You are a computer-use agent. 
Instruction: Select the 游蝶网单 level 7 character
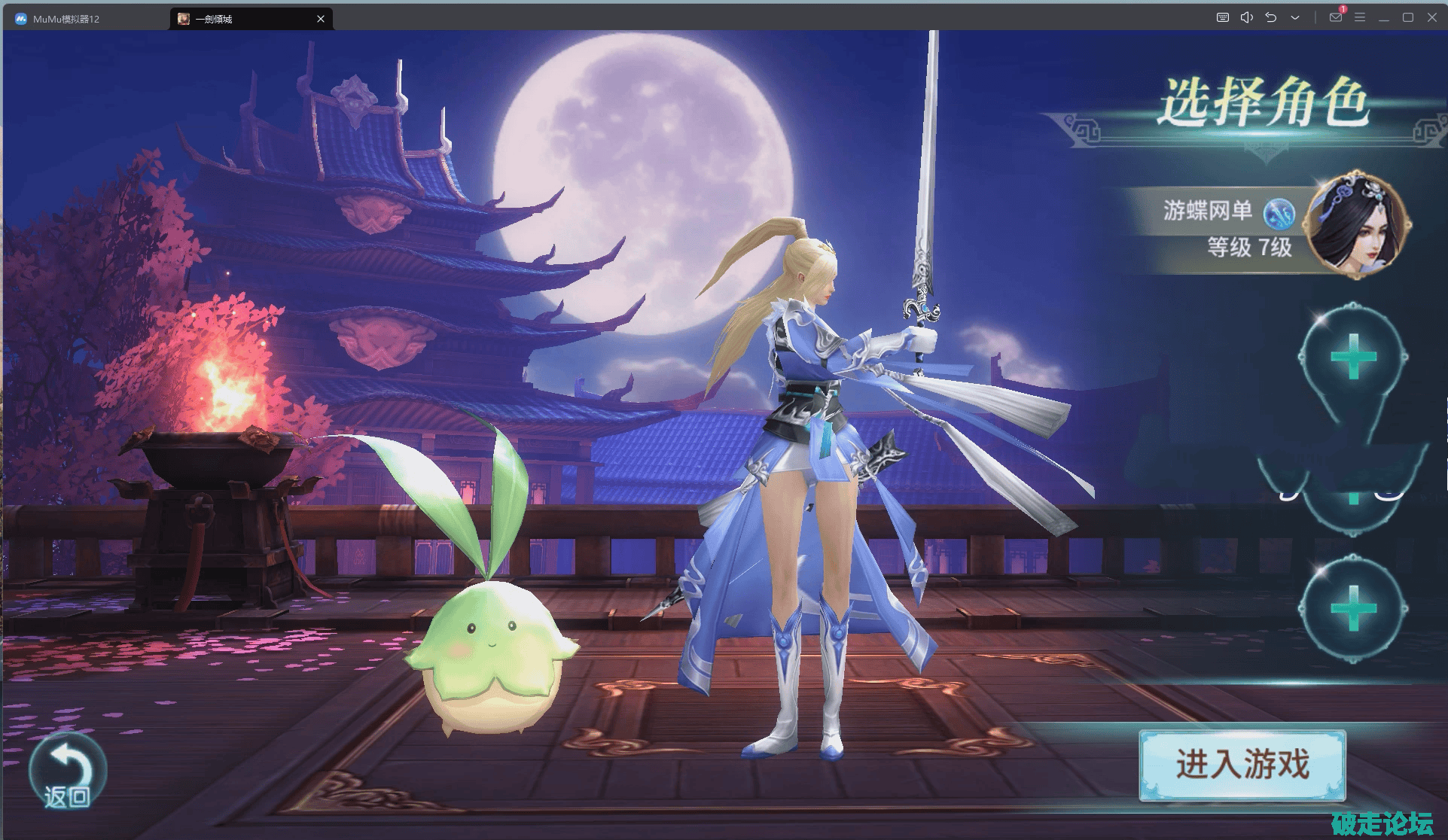(x=1265, y=227)
